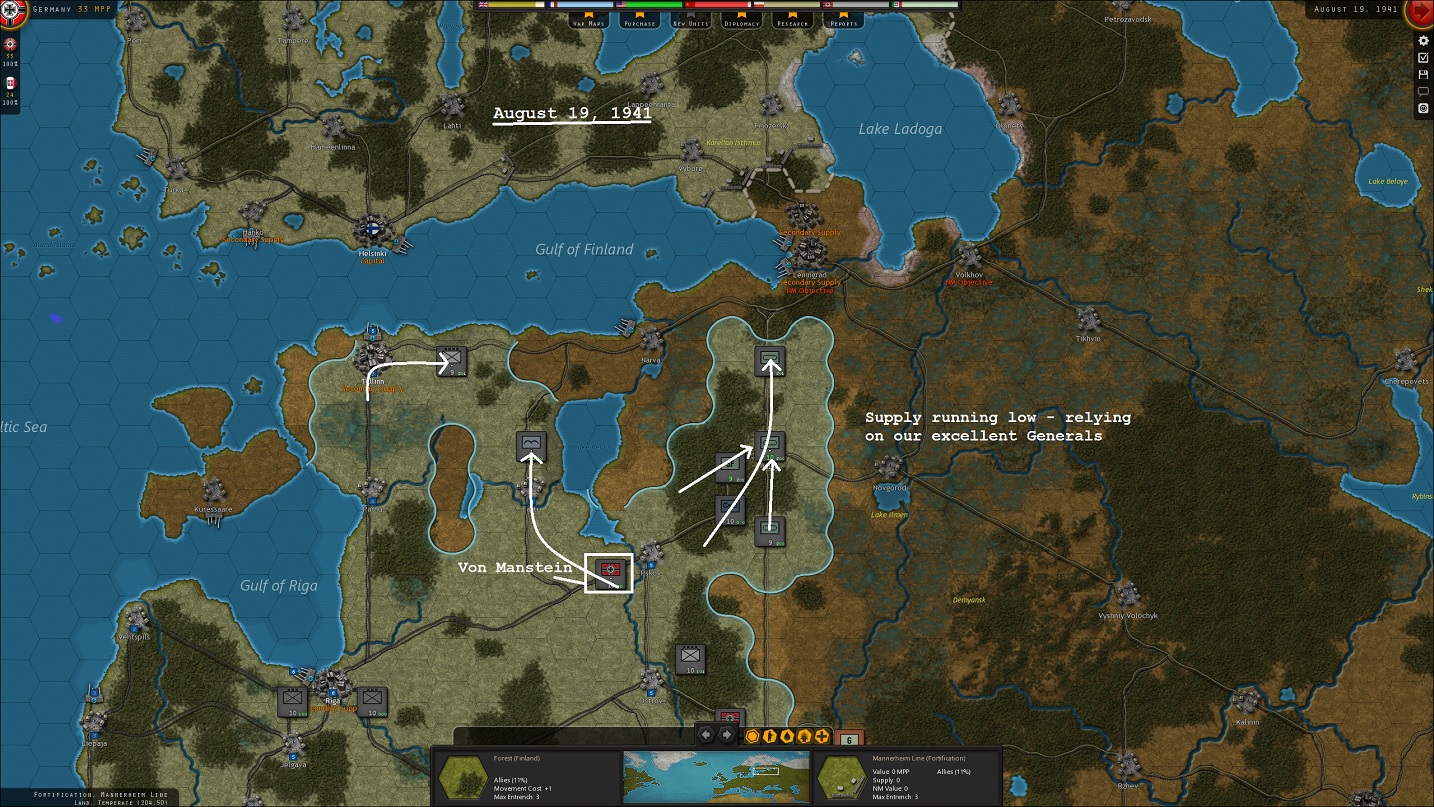The width and height of the screenshot is (1434, 807).
Task: Open settings via the gear icon
Action: (x=1423, y=41)
